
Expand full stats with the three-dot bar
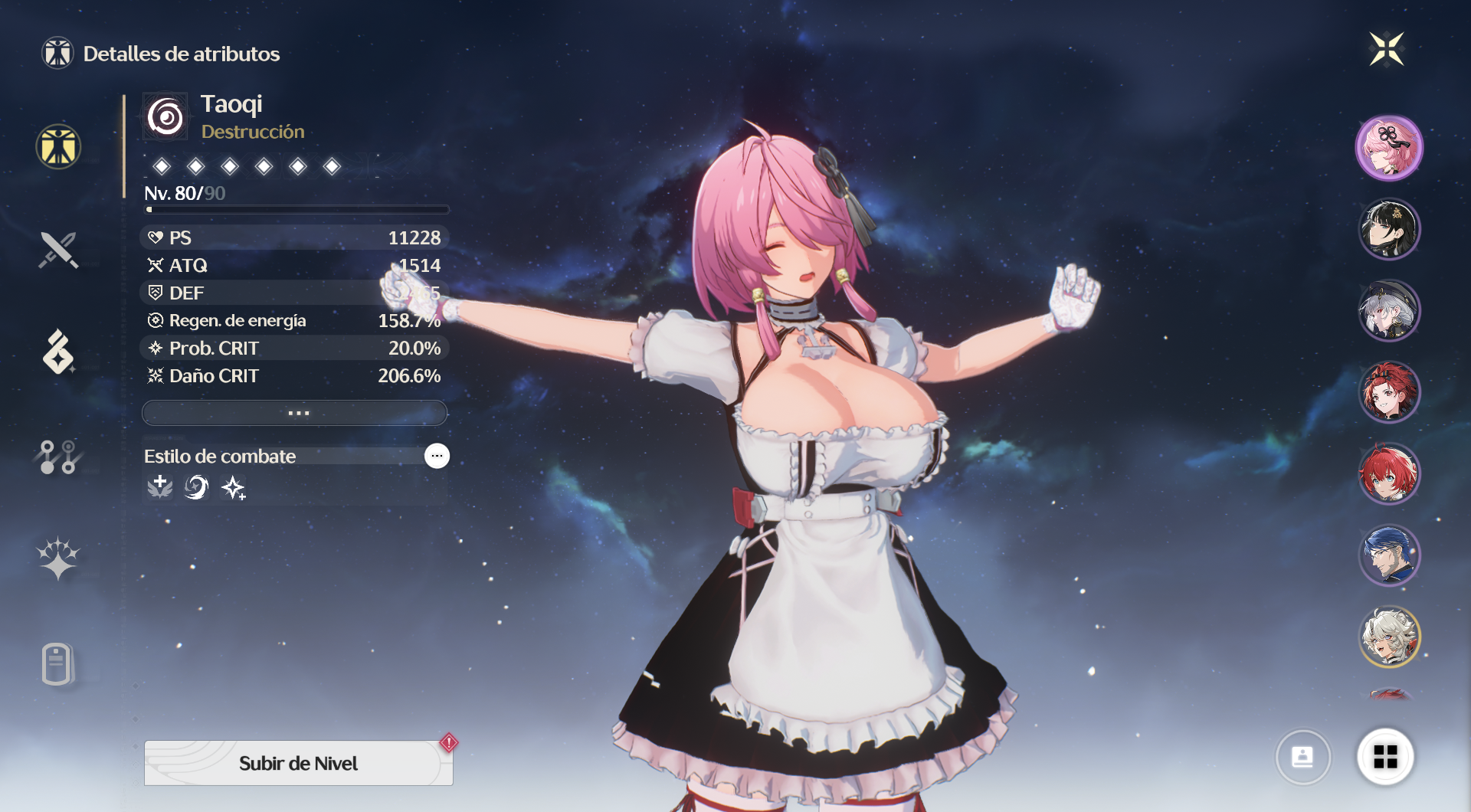point(295,413)
